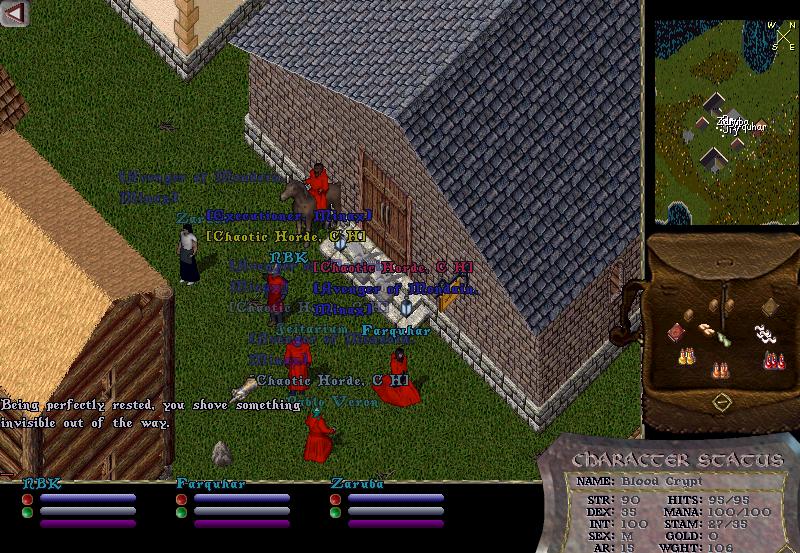800x553 pixels.
Task: Click the green button beside NBK's bars
Action: click(x=28, y=513)
